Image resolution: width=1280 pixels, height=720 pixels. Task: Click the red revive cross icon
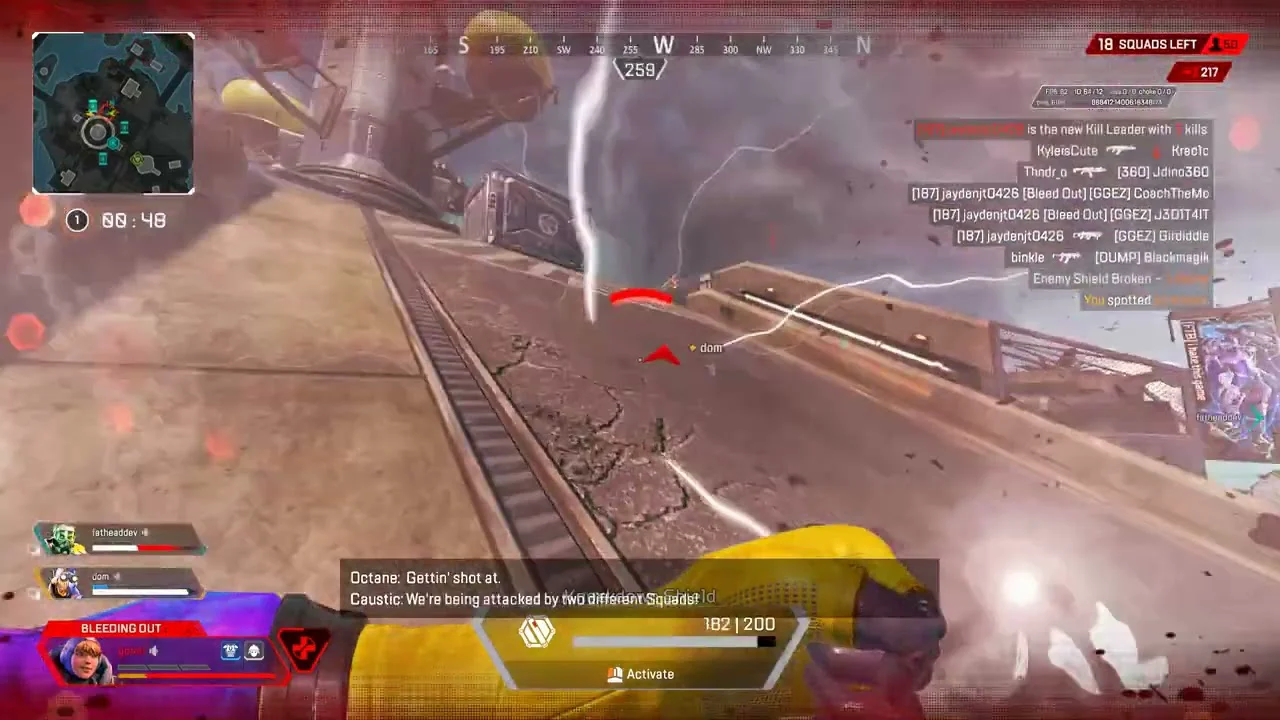[302, 647]
